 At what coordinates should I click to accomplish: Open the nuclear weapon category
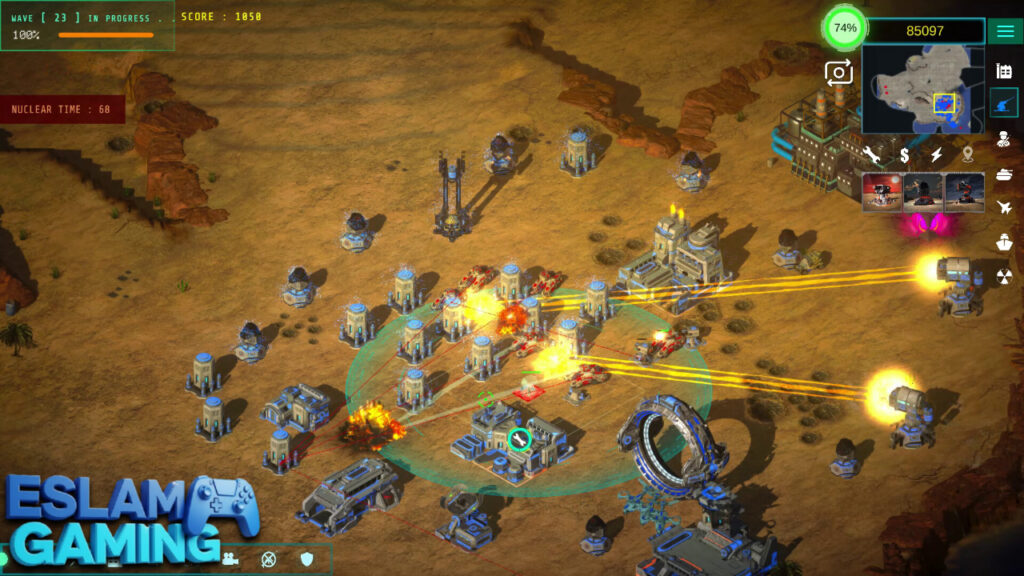pos(1005,277)
